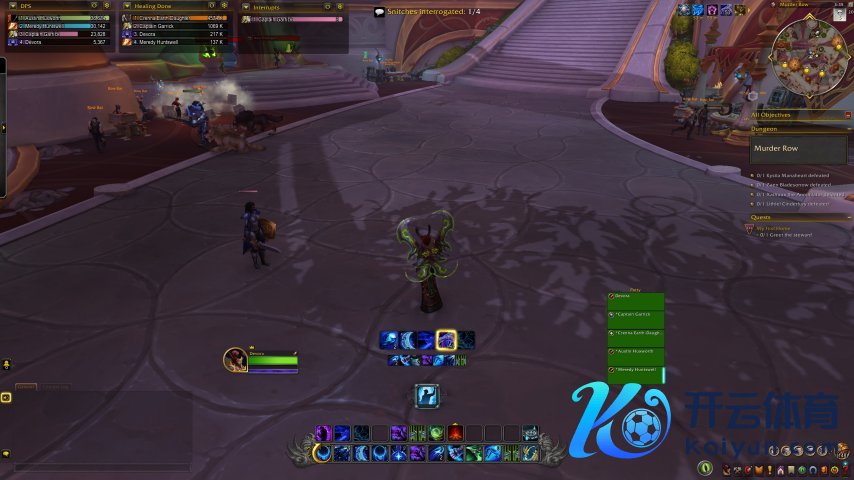Activate the red flame ability on the action bar
Screen dimensions: 854x480
[455, 433]
